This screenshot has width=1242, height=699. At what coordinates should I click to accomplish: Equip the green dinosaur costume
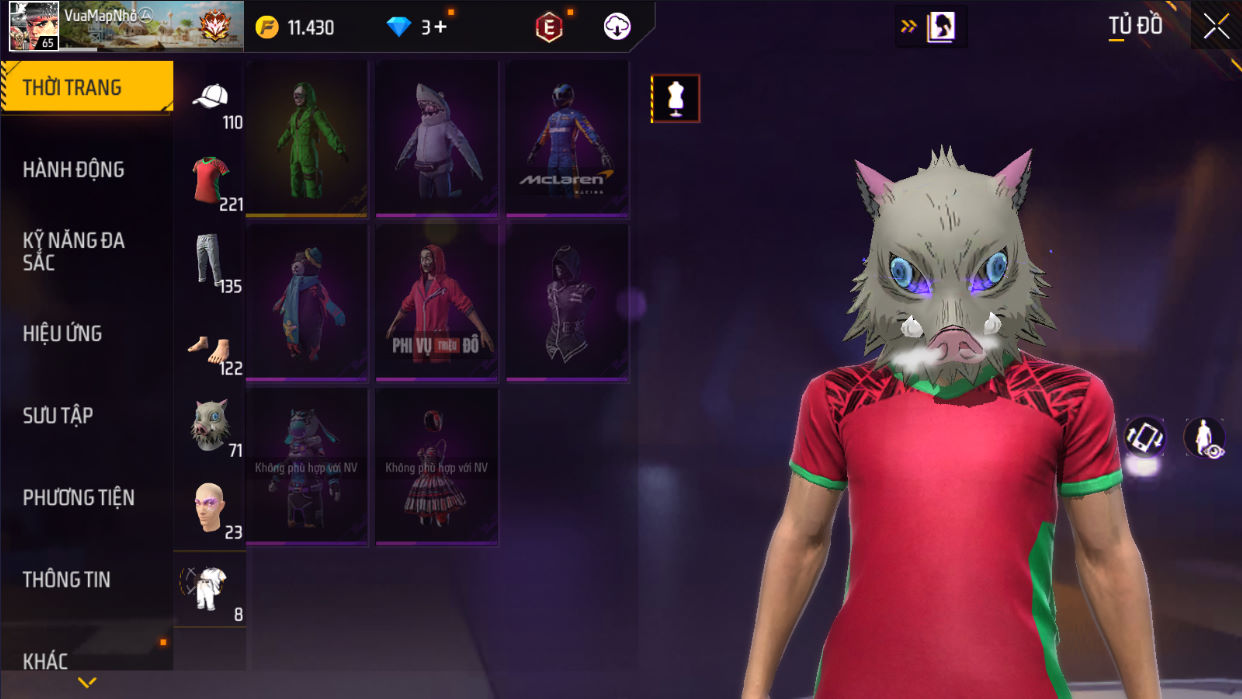point(307,138)
